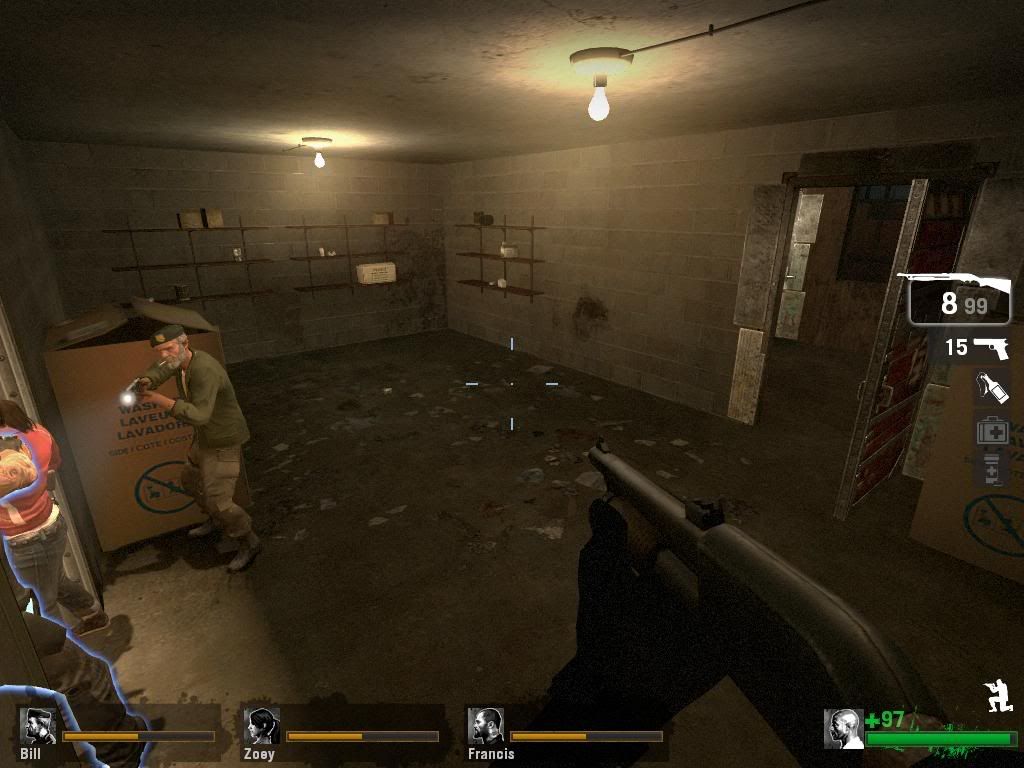Switch to the pistol slot

point(977,348)
